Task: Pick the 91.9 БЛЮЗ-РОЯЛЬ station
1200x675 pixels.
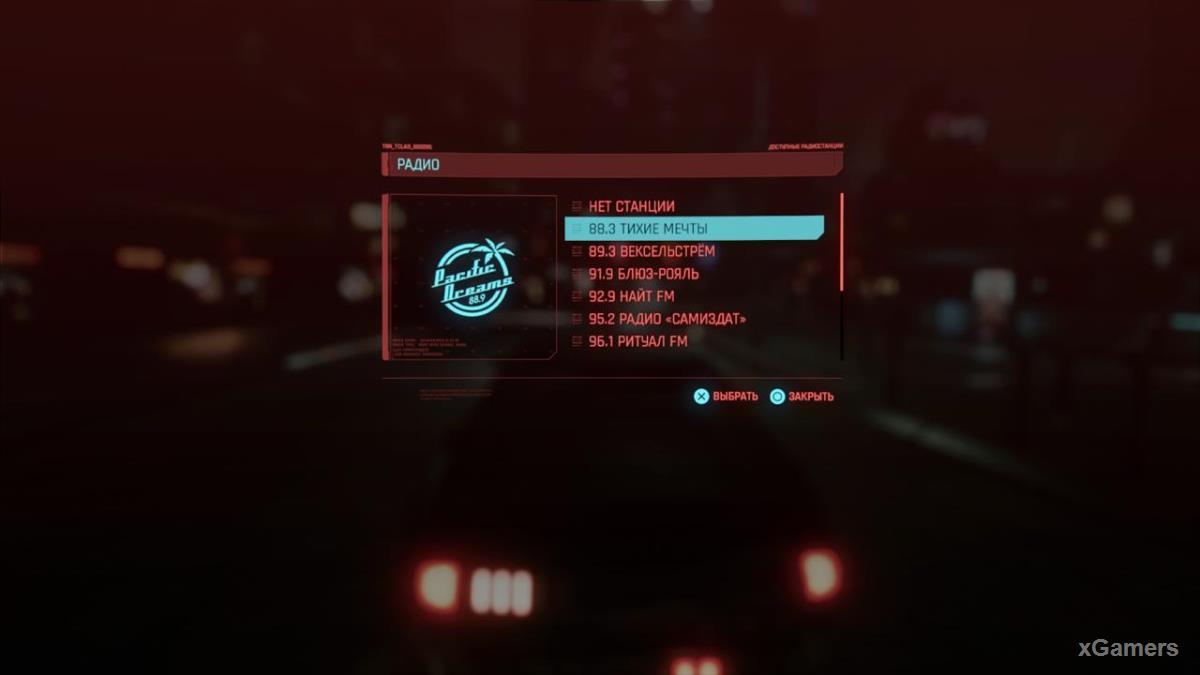Action: tap(643, 274)
